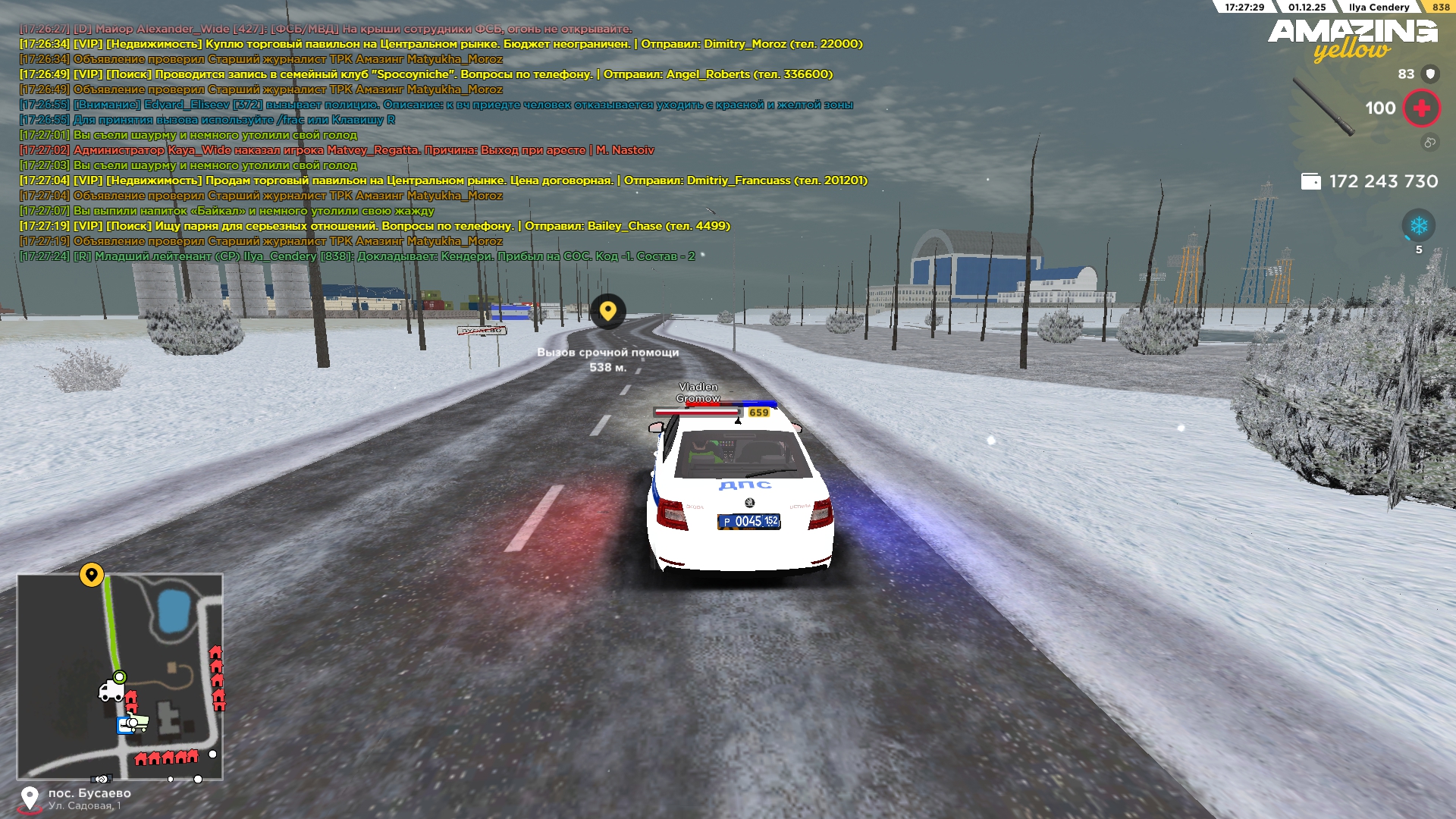The height and width of the screenshot is (819, 1456).
Task: Click the armor shield icon
Action: pos(1430,74)
